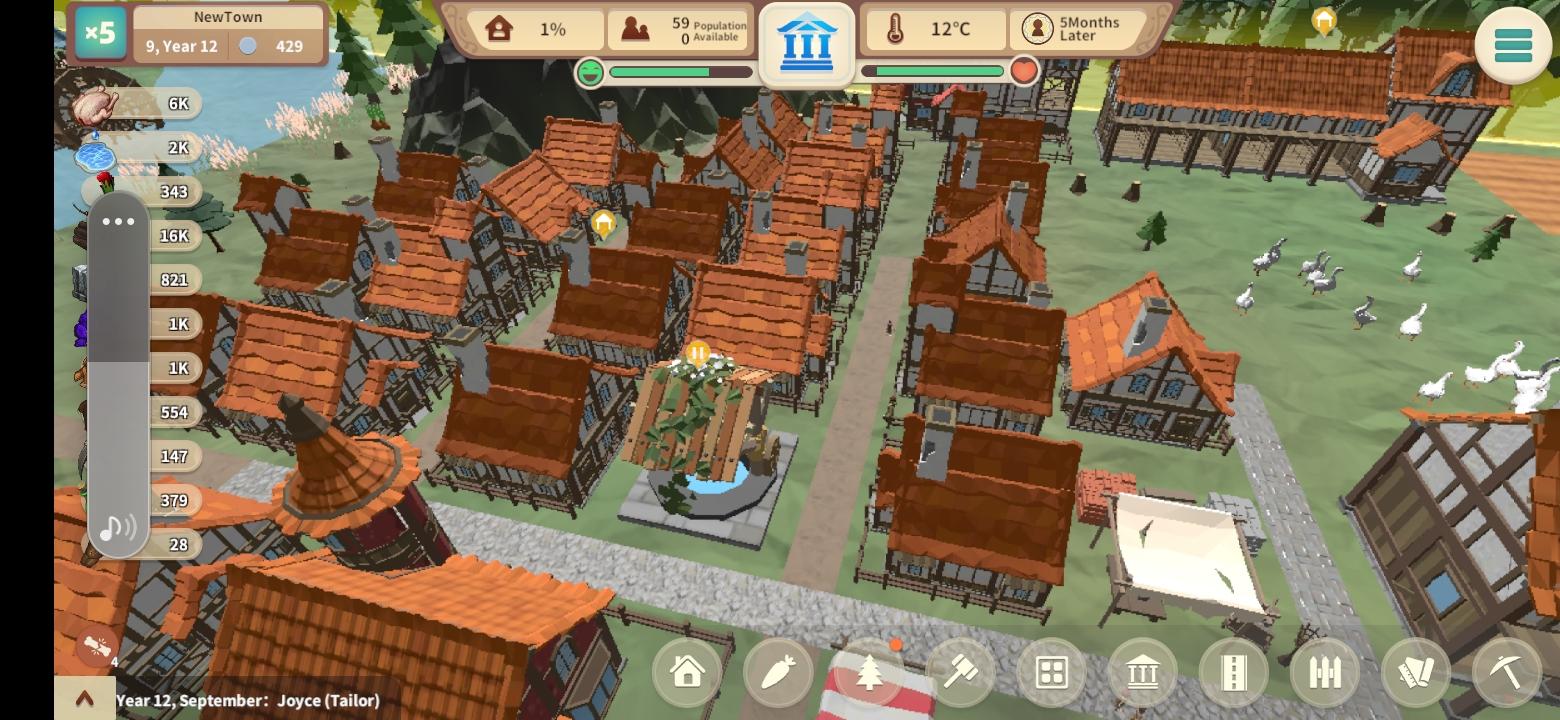Expand the event log chevron at bottom left
The width and height of the screenshot is (1560, 720).
coord(86,699)
